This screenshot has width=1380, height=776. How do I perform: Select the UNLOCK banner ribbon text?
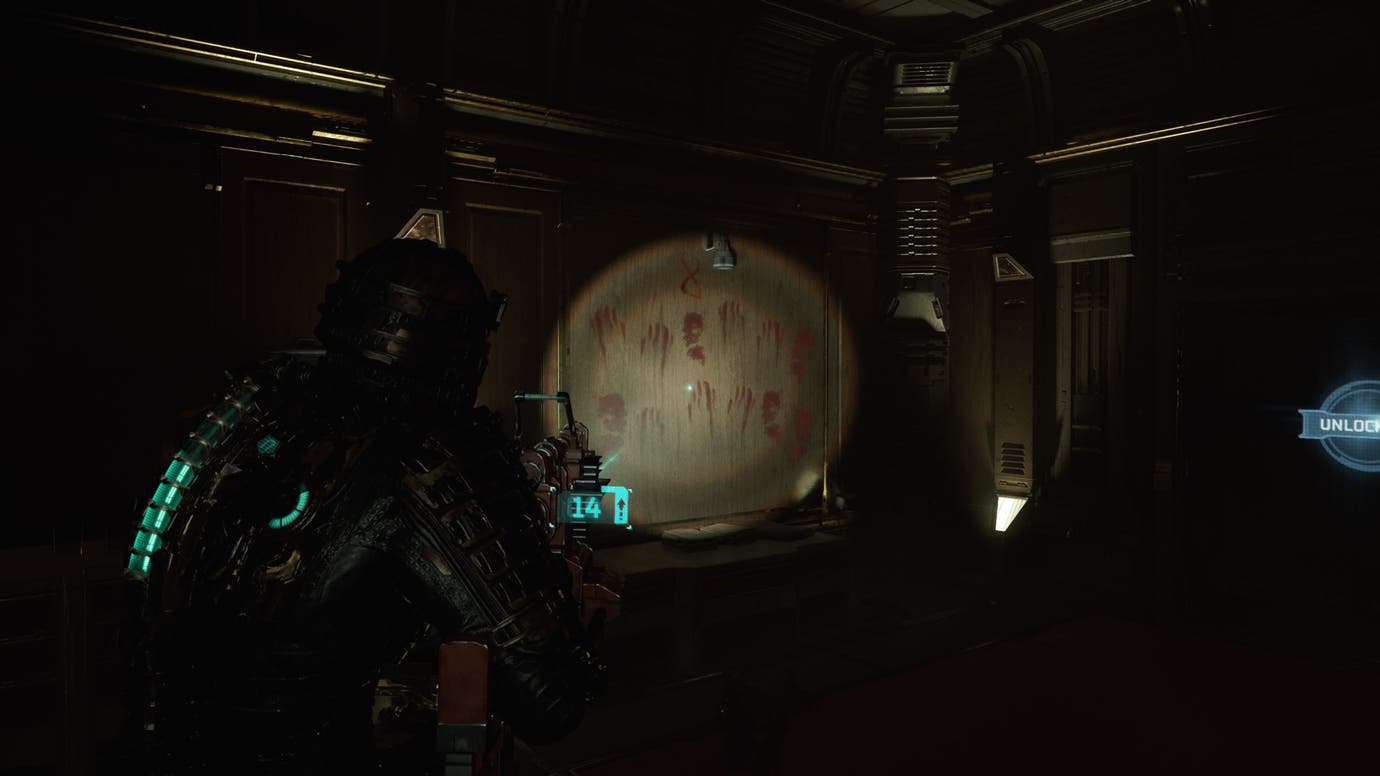point(1348,424)
